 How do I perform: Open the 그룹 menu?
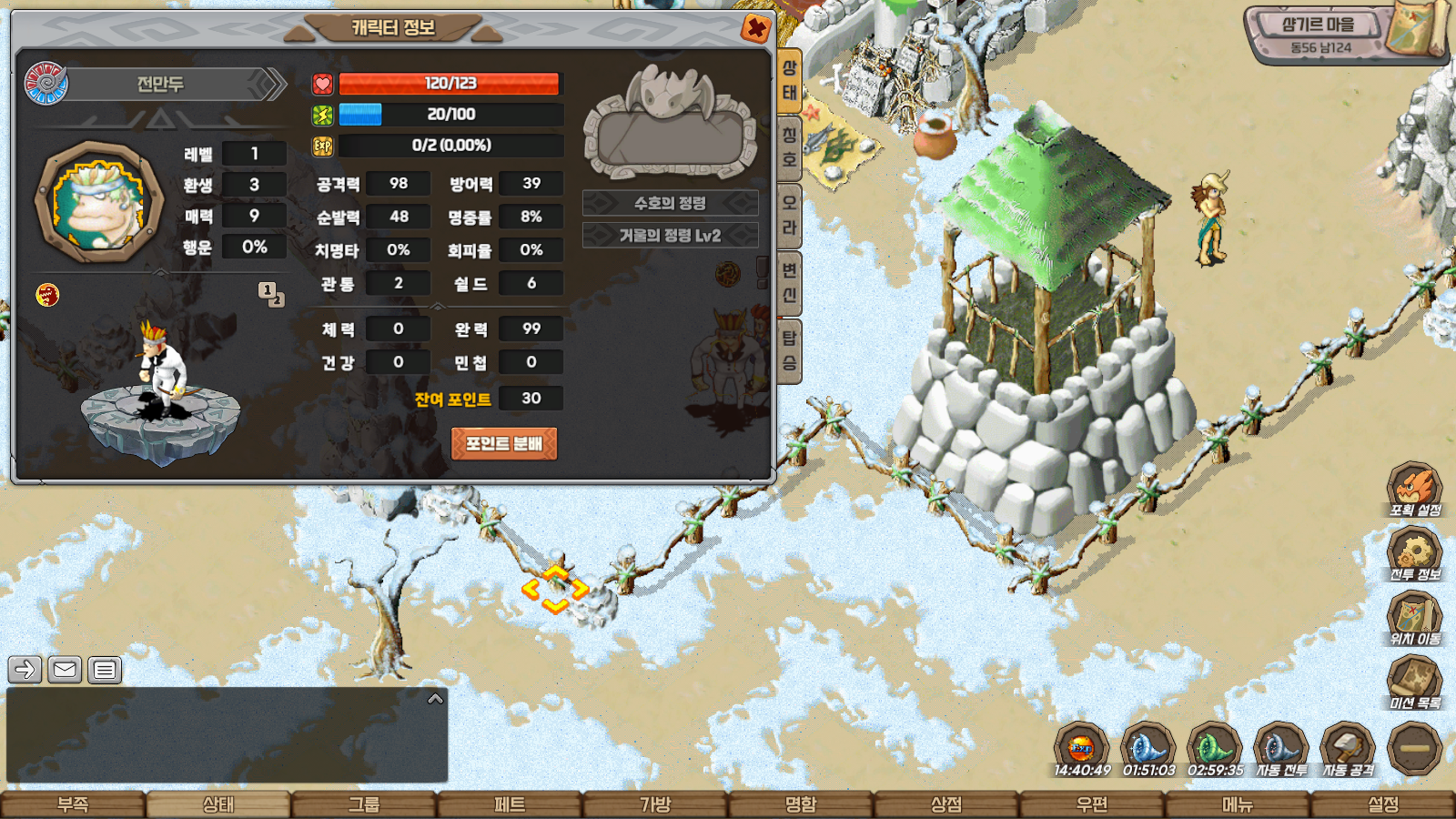coord(364,804)
